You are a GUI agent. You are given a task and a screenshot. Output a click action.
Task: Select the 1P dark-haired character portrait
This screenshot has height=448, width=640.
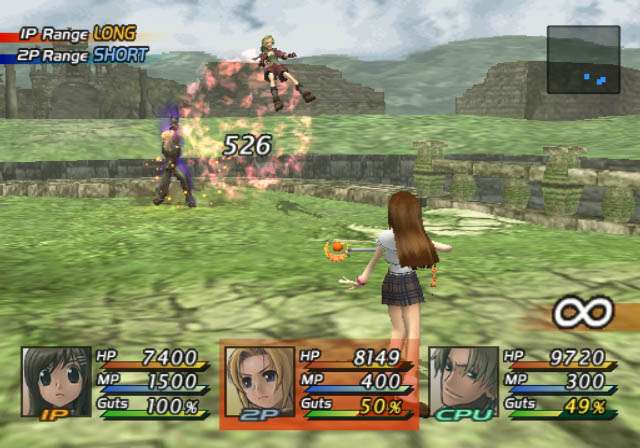tap(56, 380)
